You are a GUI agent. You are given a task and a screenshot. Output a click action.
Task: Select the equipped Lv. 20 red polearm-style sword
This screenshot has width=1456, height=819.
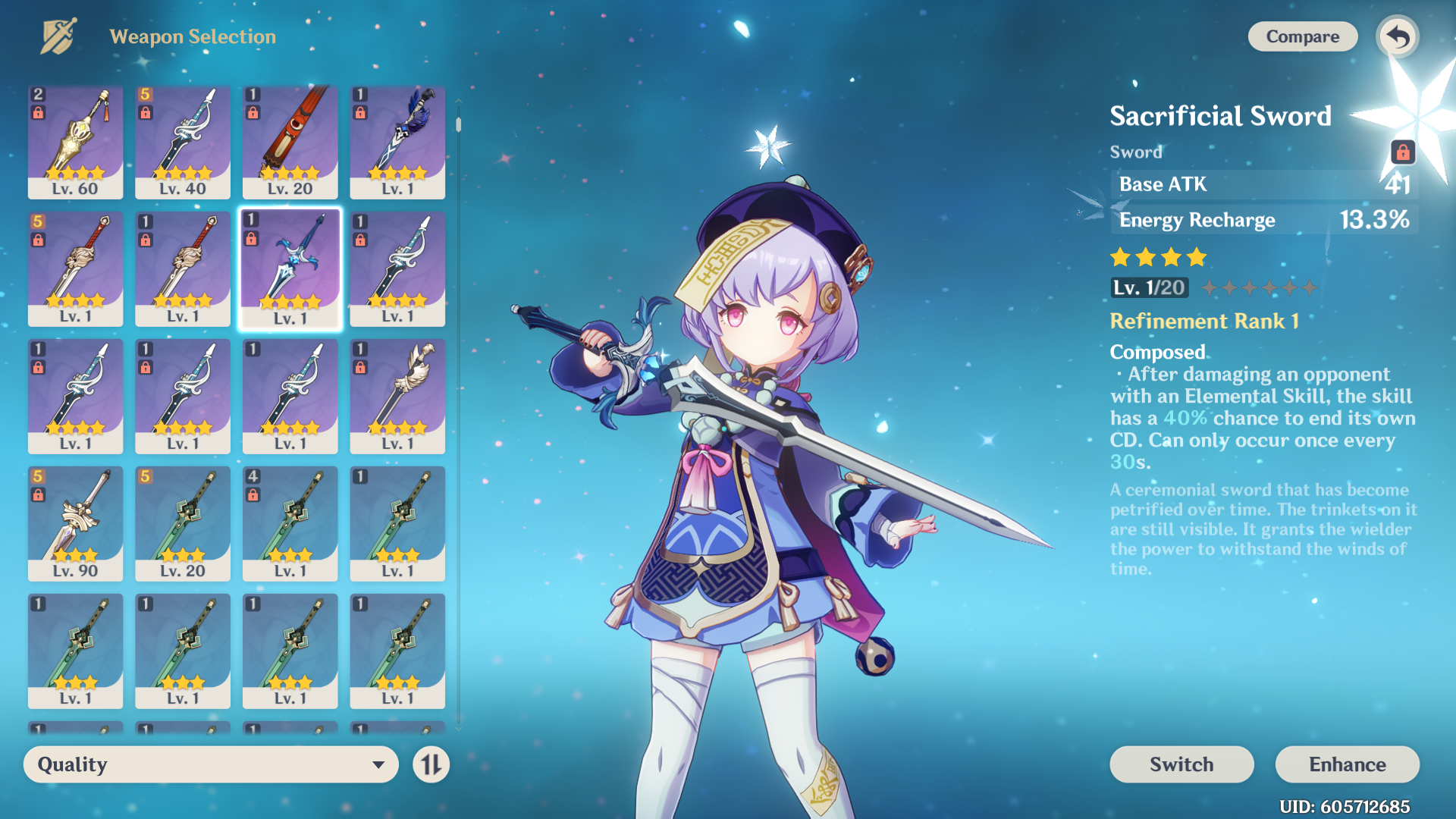[x=290, y=144]
